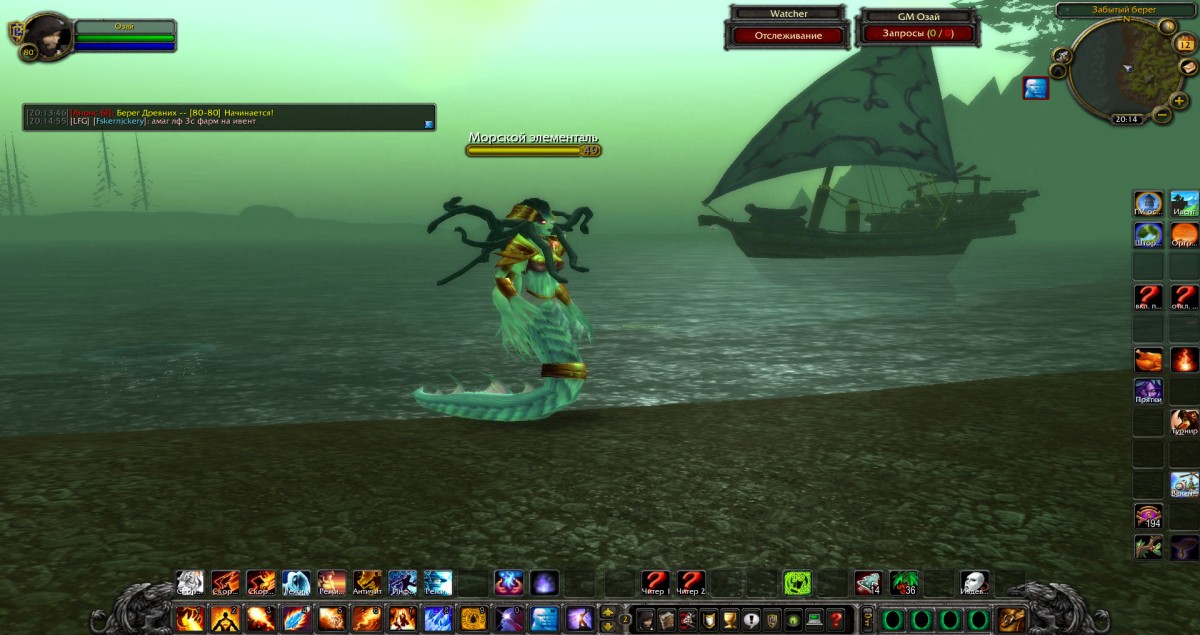Image resolution: width=1200 pixels, height=635 pixels.
Task: Zoom in on the minimap
Action: click(x=1180, y=100)
